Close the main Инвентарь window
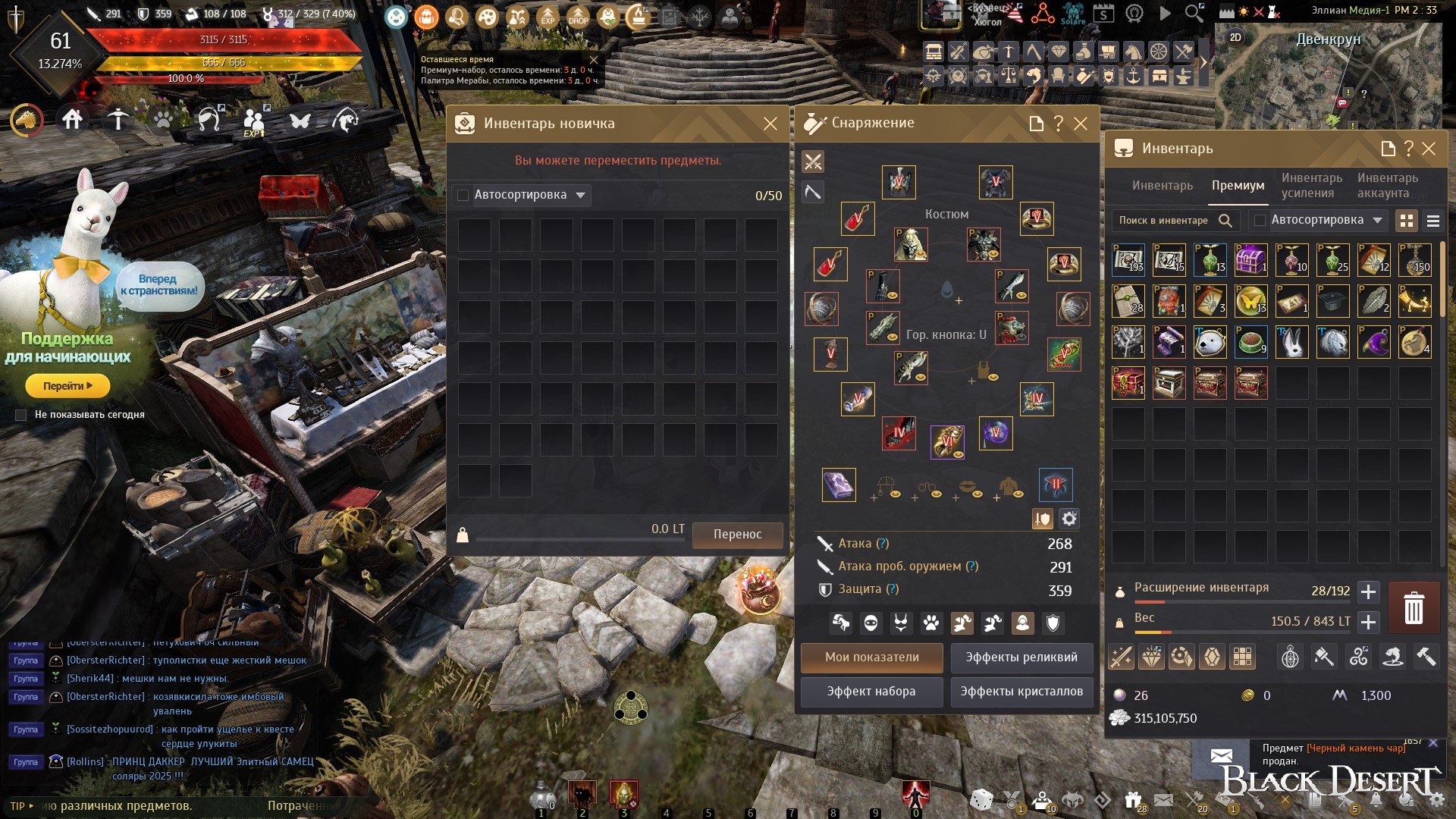The image size is (1456, 819). click(1429, 149)
